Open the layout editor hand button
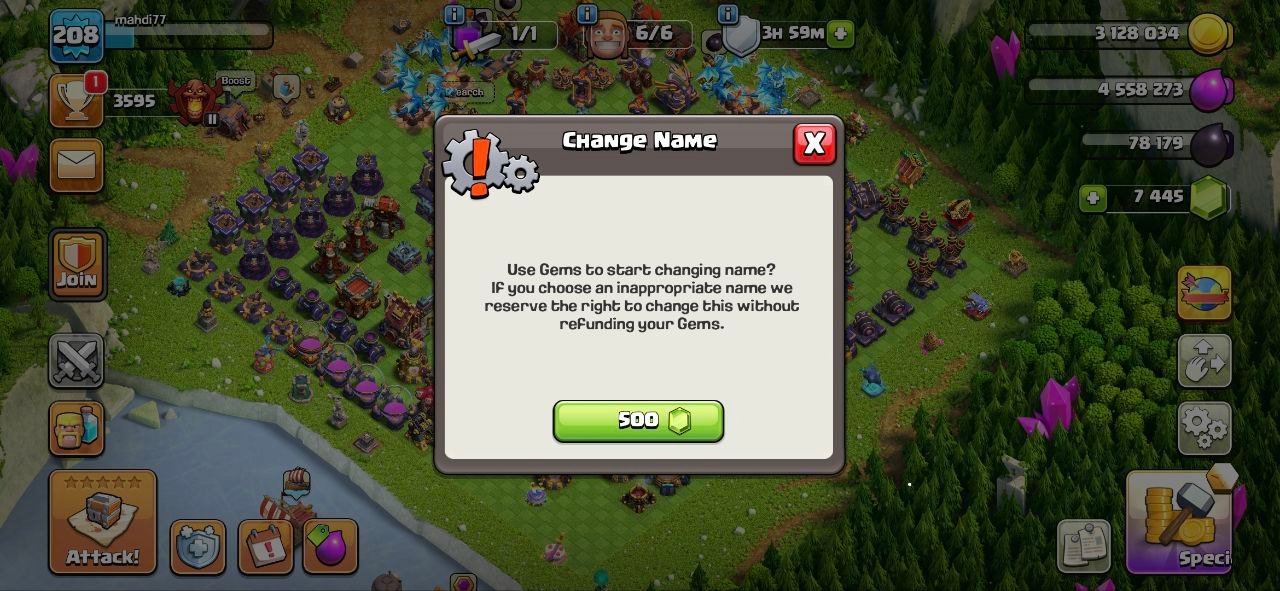The image size is (1280, 591). 1204,361
